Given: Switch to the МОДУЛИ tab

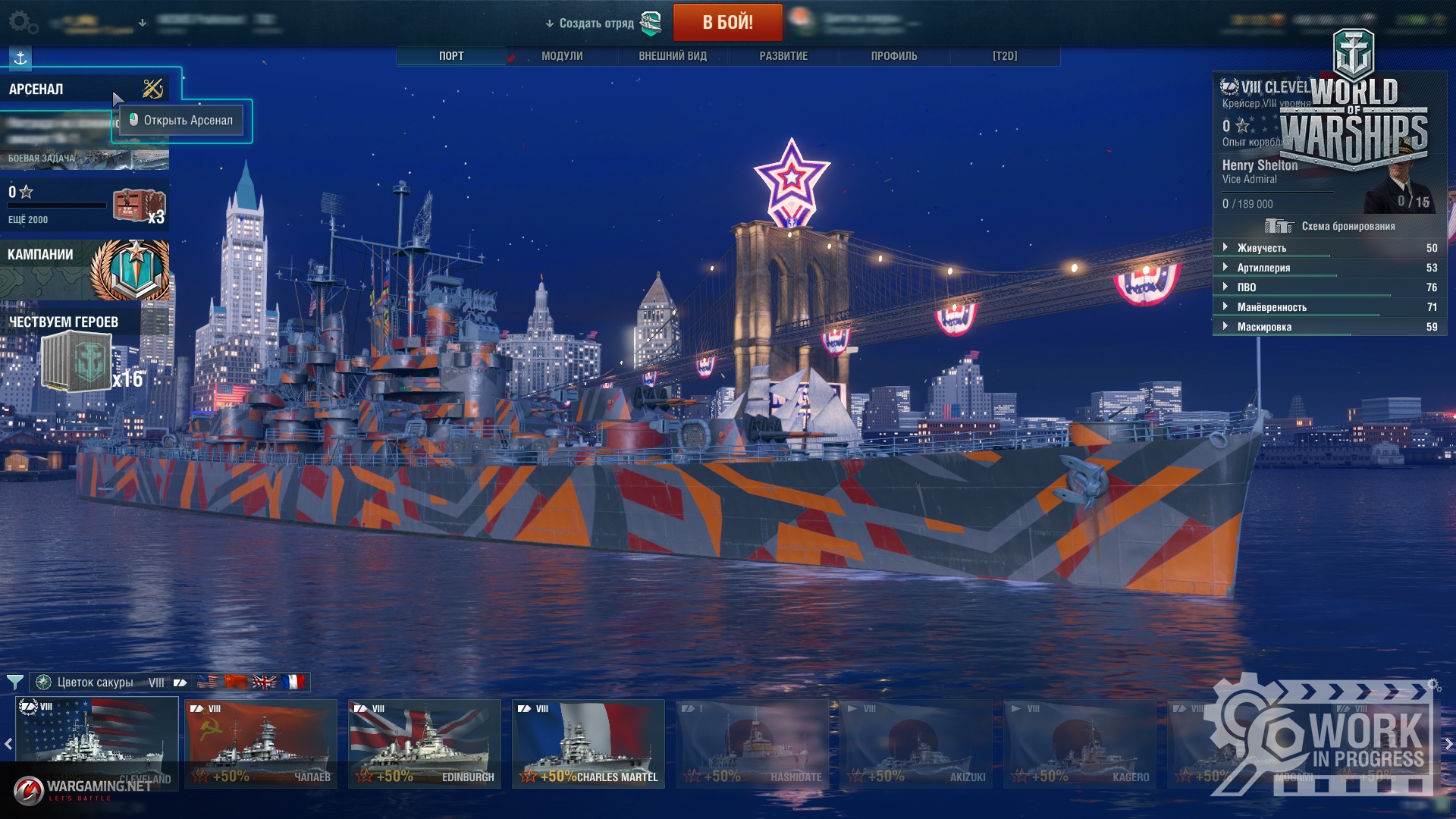Looking at the screenshot, I should click(562, 56).
